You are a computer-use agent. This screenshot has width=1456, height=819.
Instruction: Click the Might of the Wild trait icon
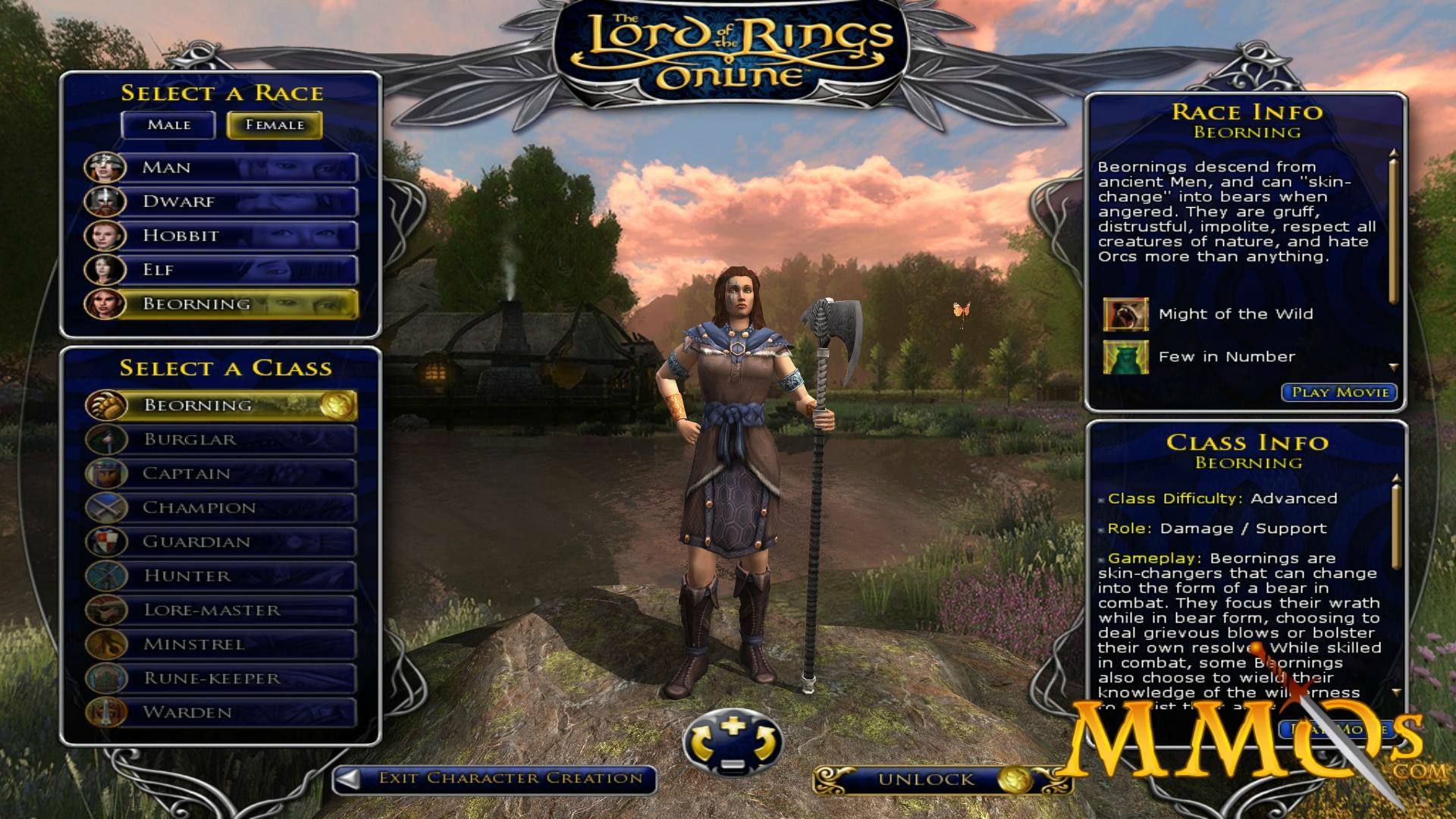pyautogui.click(x=1127, y=313)
